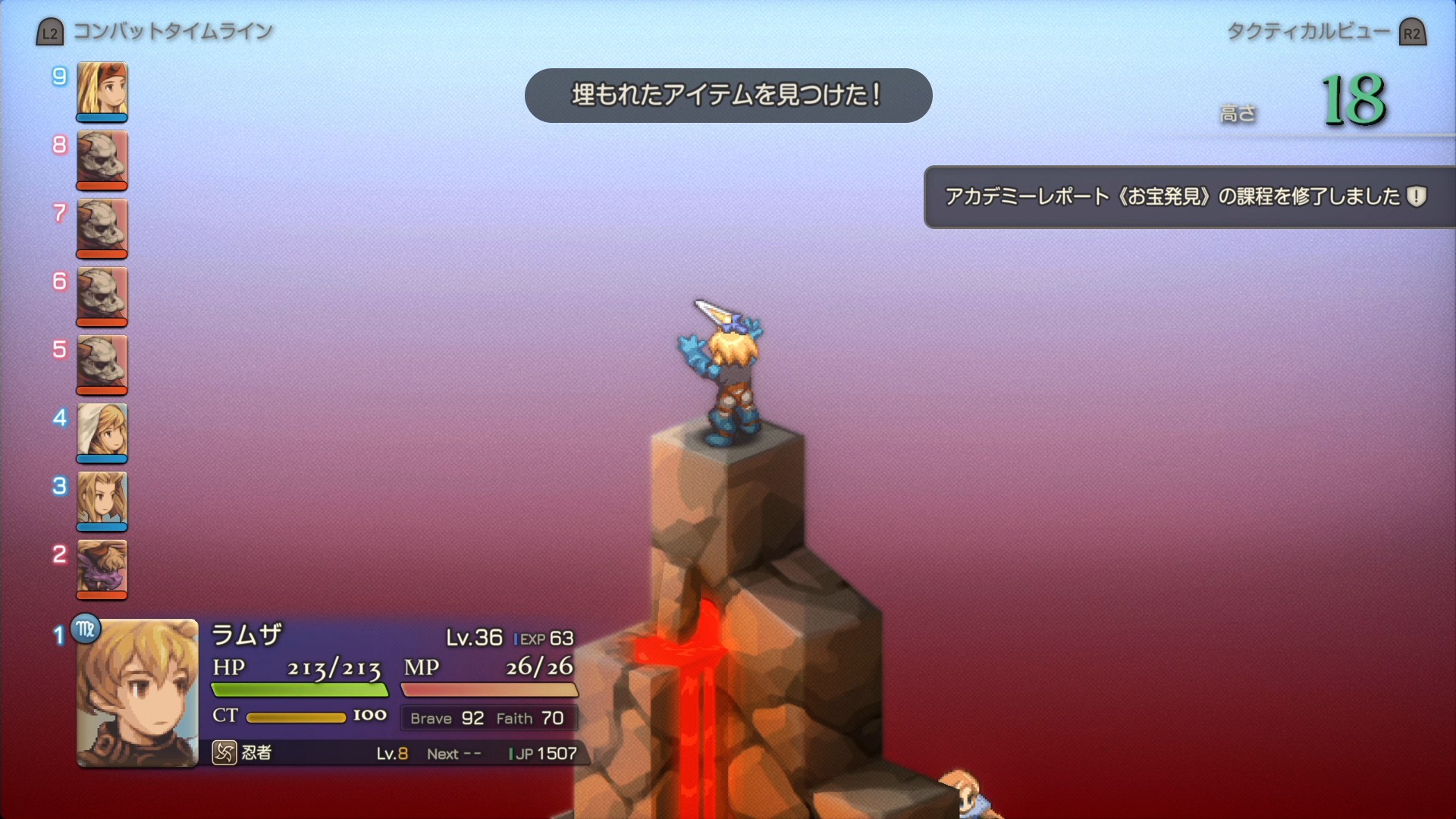The image size is (1456, 819).
Task: Pick the turn 3 blonde ally portrait
Action: pyautogui.click(x=102, y=500)
